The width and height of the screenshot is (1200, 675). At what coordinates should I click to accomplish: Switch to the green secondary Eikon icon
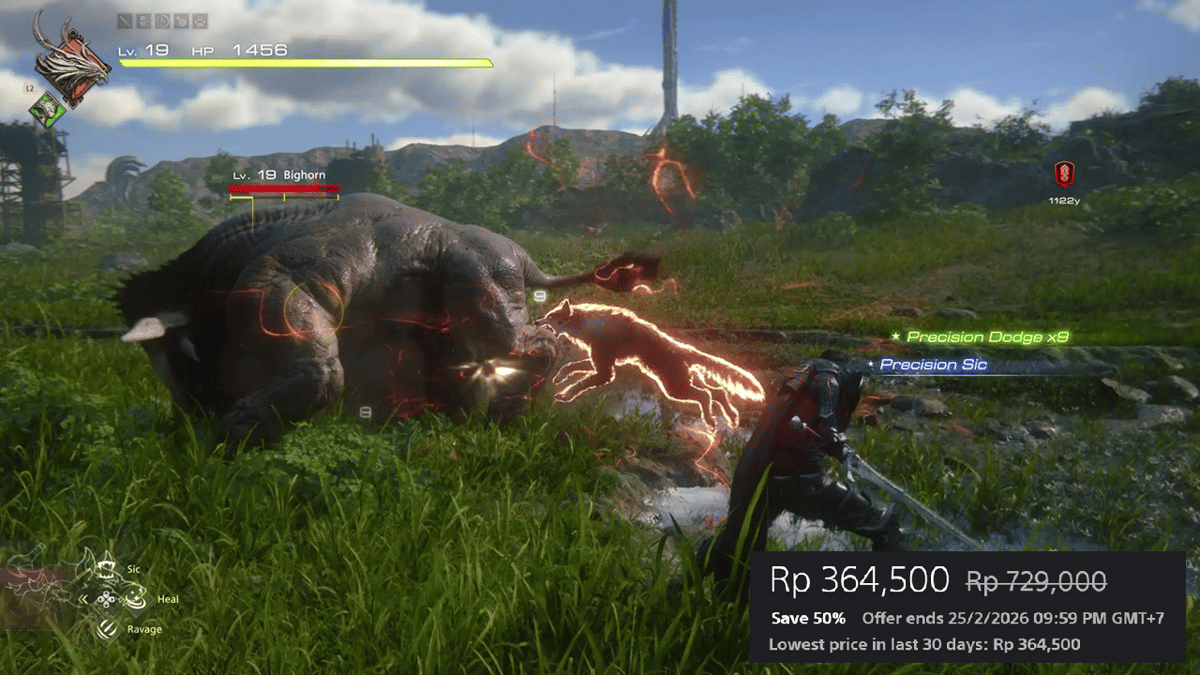click(x=47, y=110)
